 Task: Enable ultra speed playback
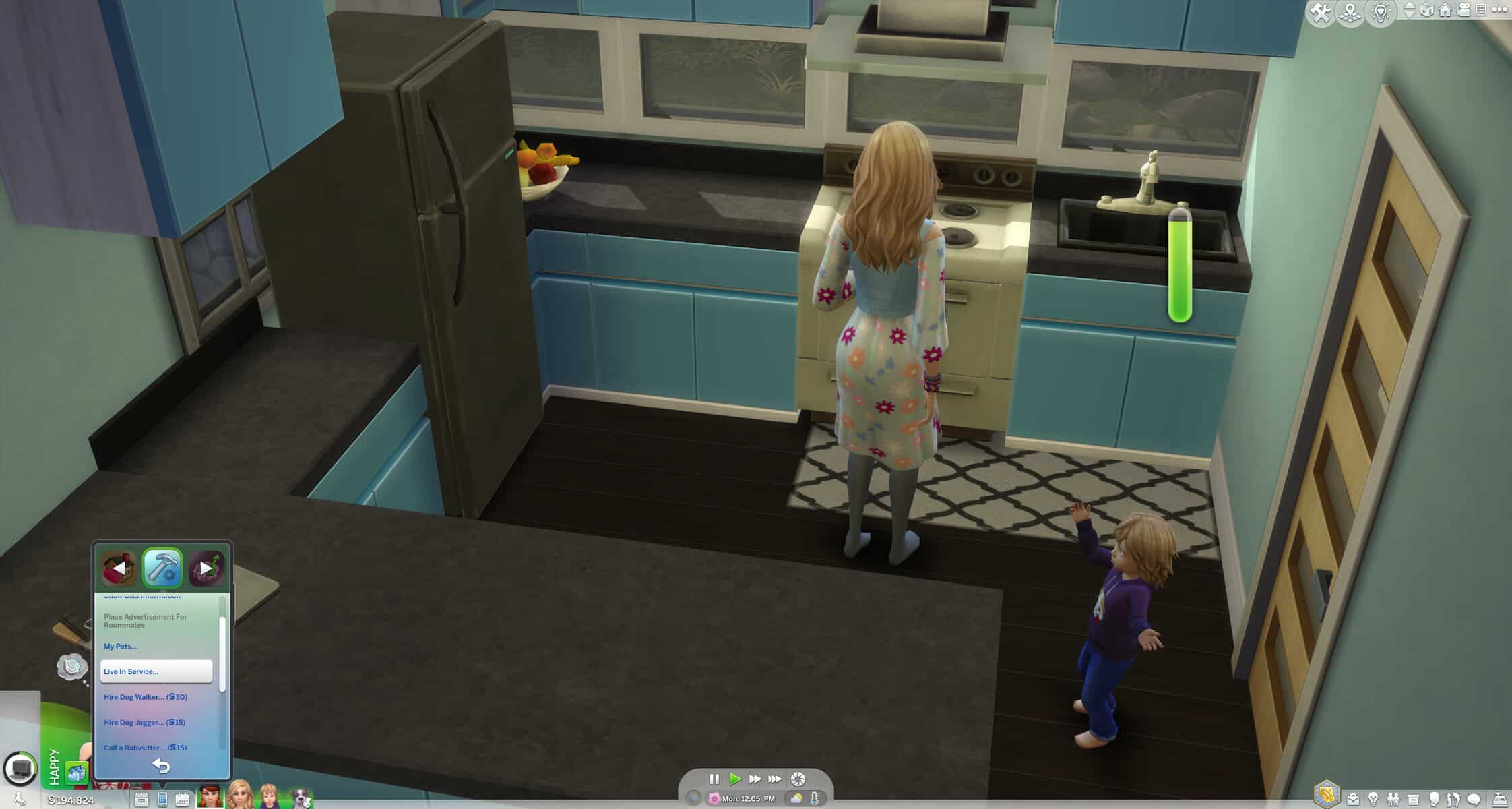774,779
